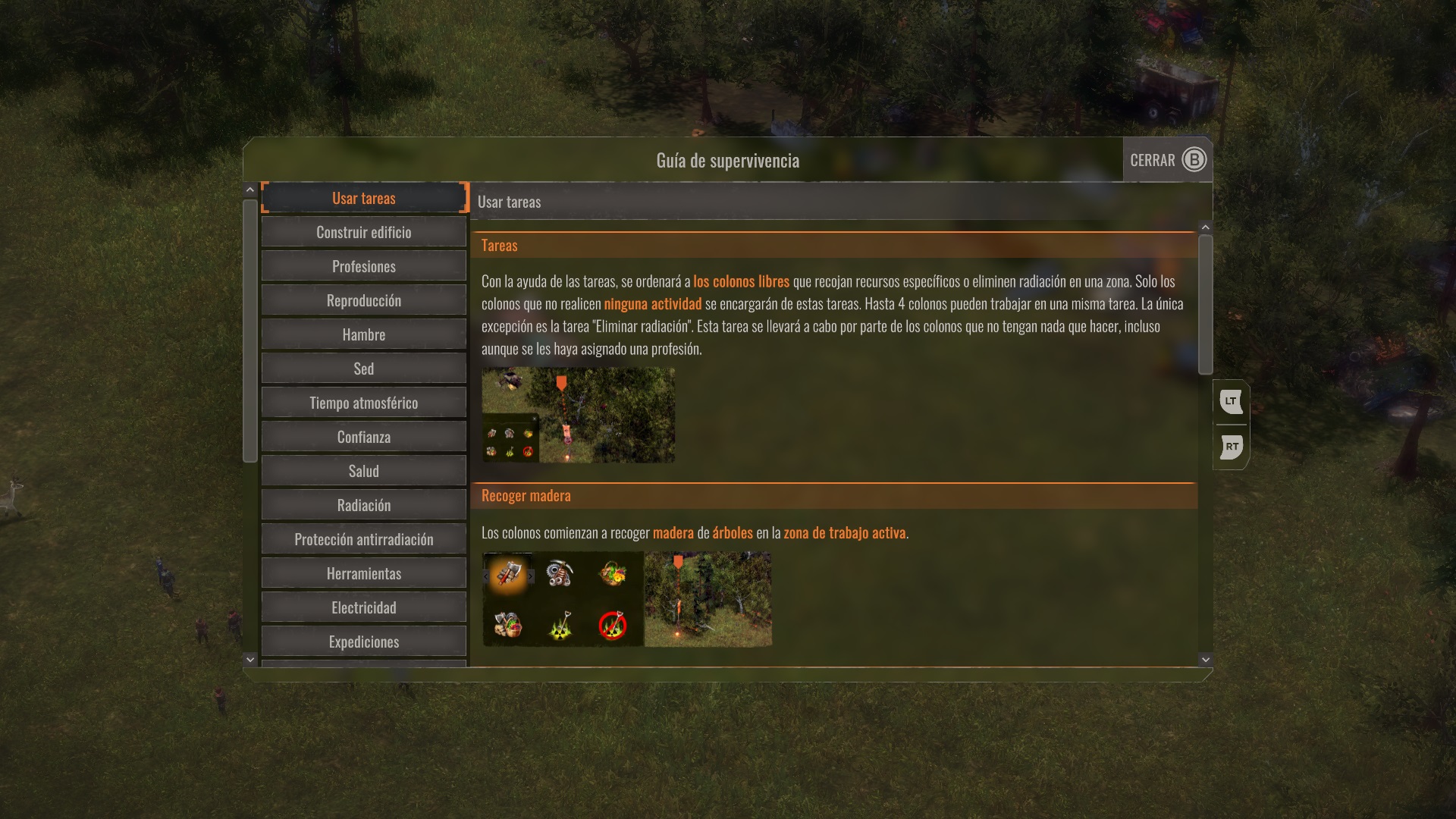The image size is (1456, 819).
Task: Click the content panel's scroll-down arrow
Action: pyautogui.click(x=1206, y=660)
